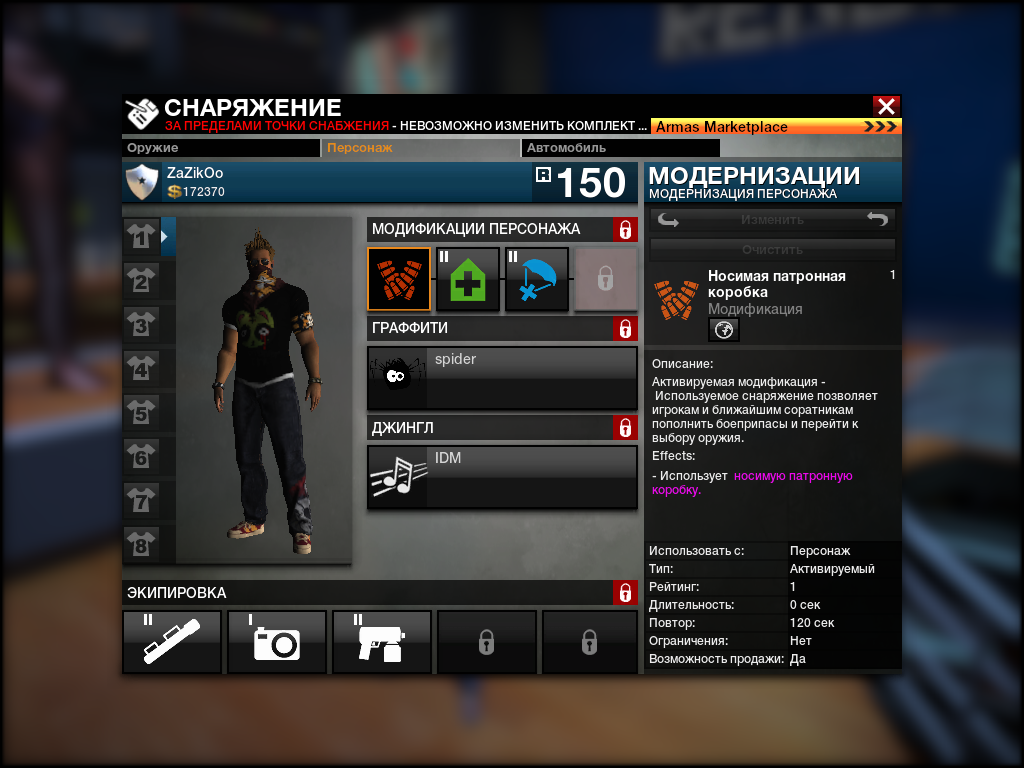Select the baton equipment slot
Screen dimensions: 1024x768
(172, 642)
